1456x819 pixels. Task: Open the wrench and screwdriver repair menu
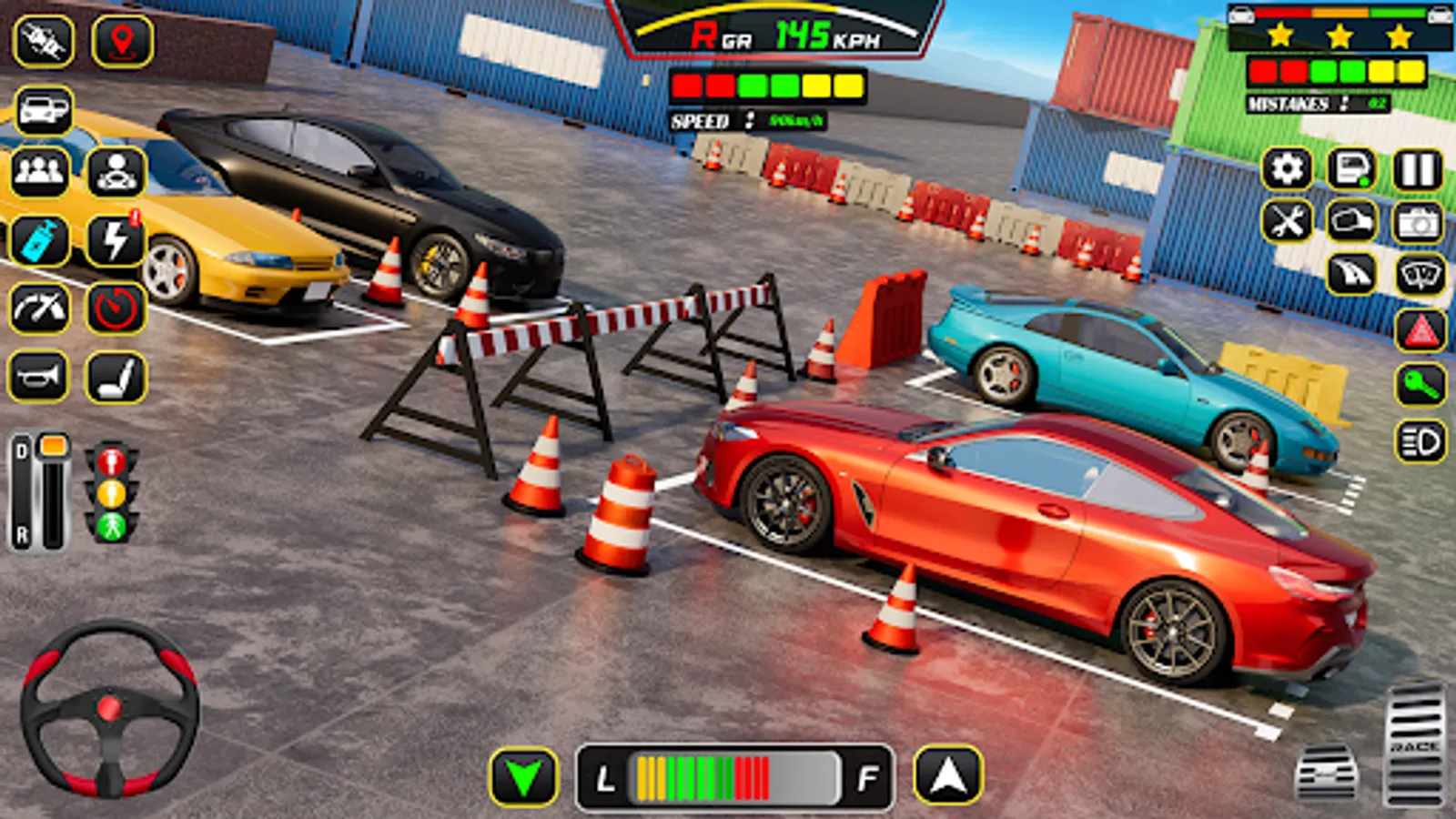click(1287, 222)
